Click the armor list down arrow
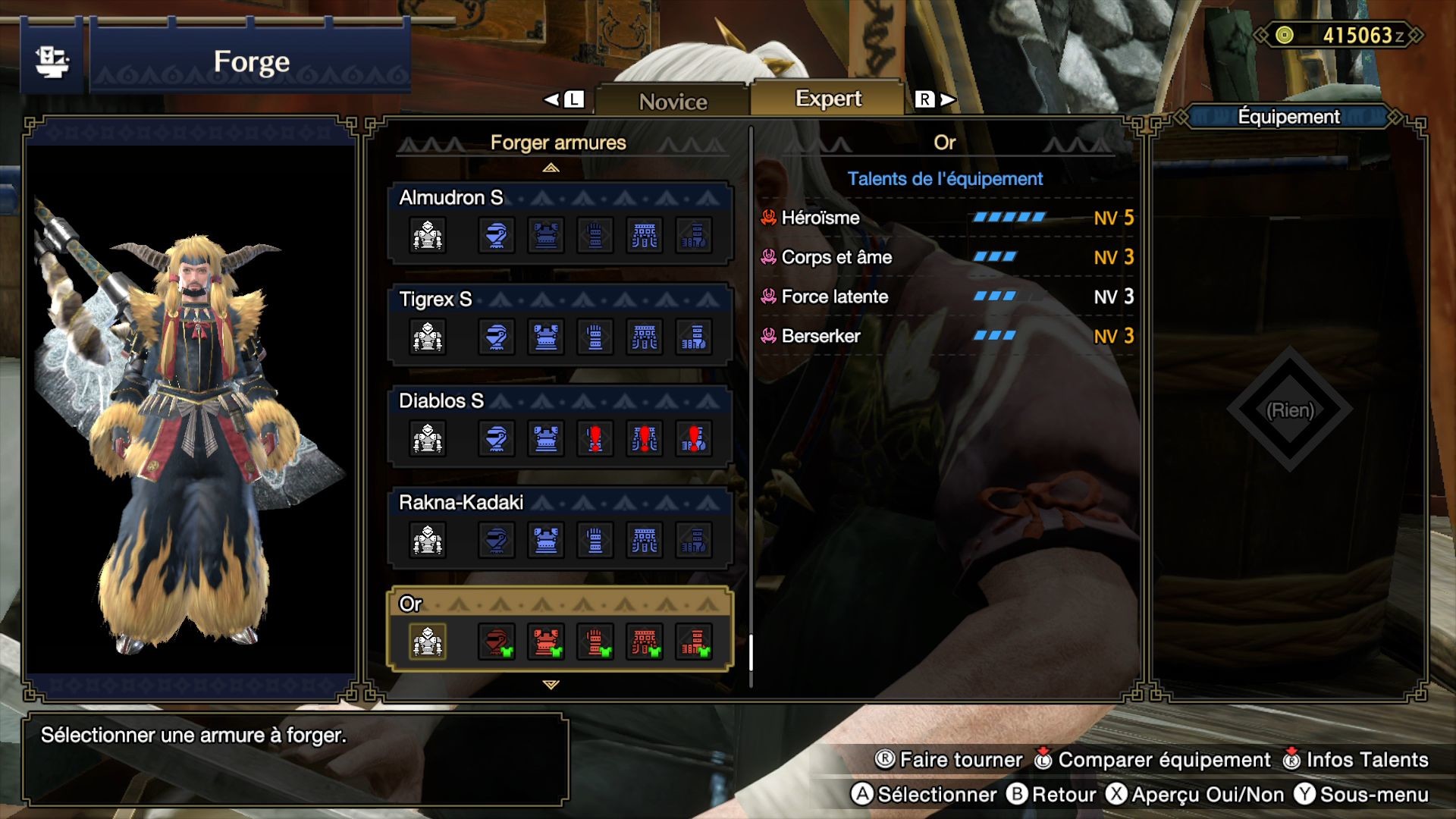 (551, 685)
